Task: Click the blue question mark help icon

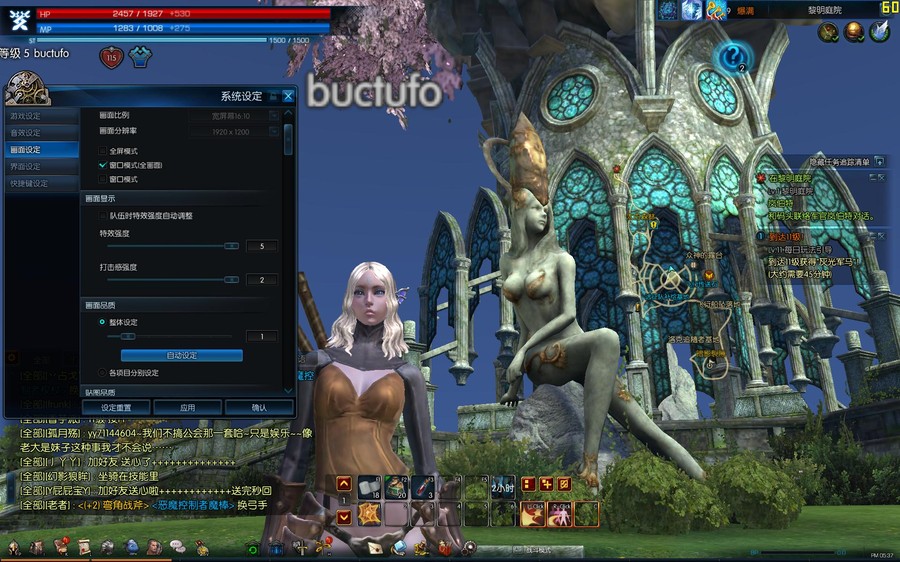Action: [x=735, y=56]
